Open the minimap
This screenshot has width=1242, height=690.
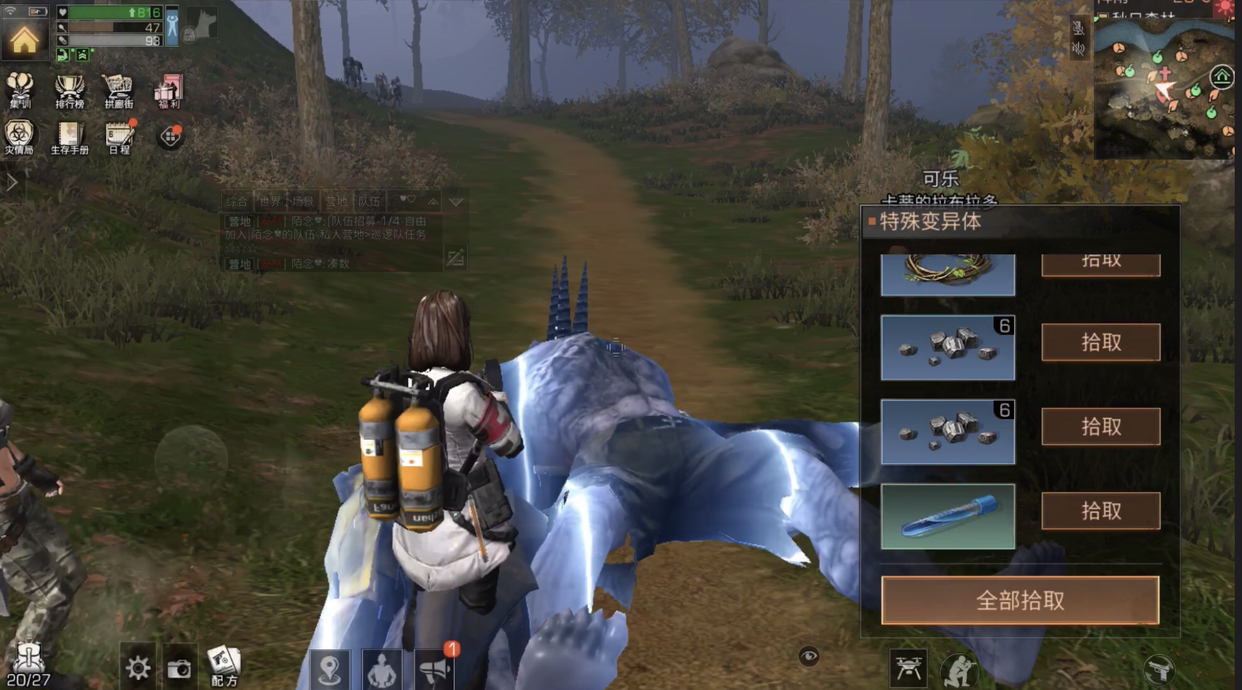(x=1164, y=85)
